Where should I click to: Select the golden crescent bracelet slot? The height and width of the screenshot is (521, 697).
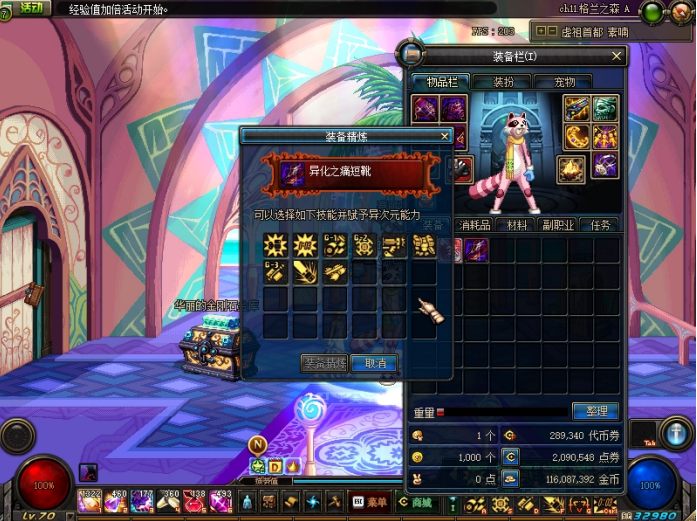(577, 136)
